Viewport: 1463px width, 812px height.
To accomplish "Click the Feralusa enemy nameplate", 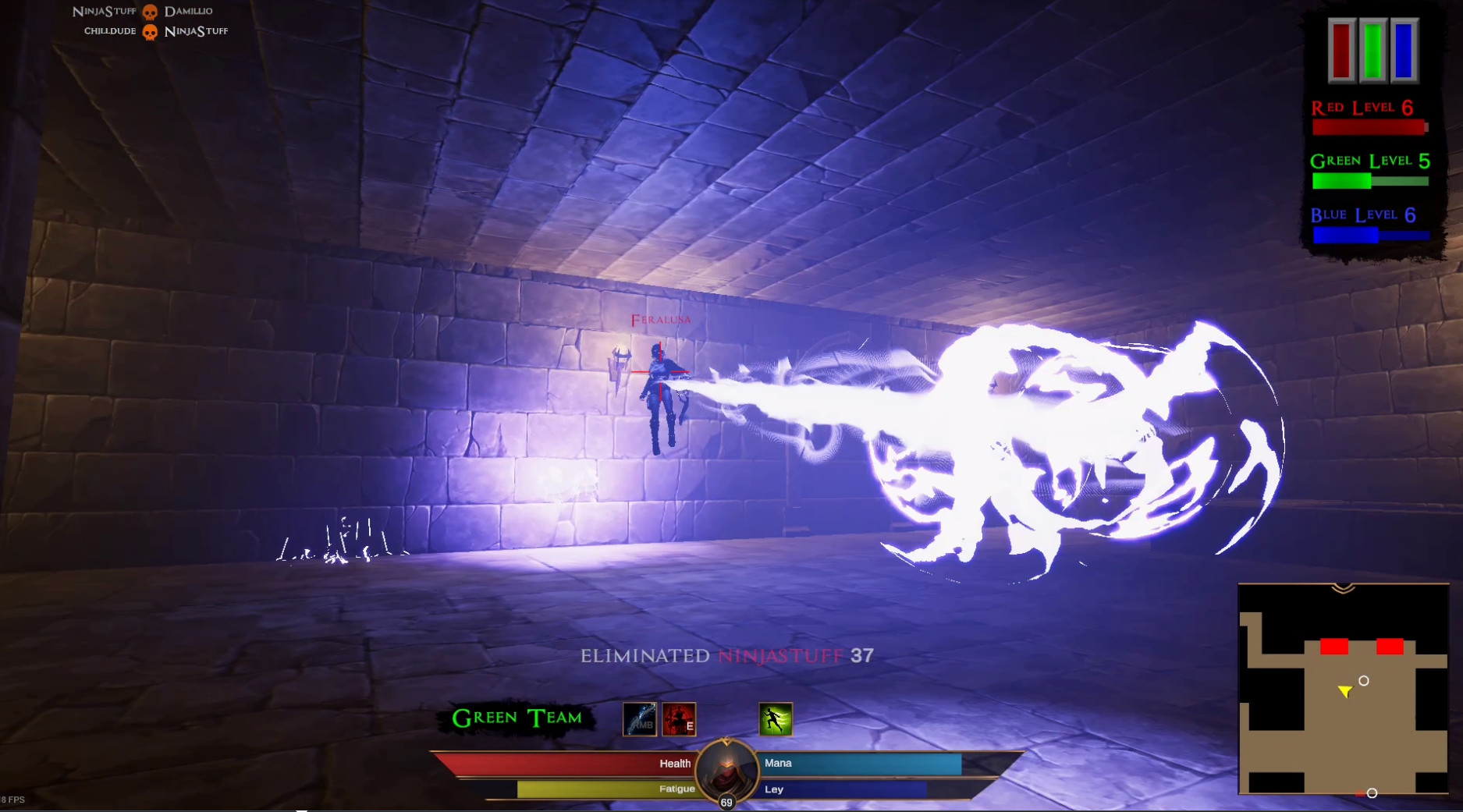I will (x=660, y=319).
